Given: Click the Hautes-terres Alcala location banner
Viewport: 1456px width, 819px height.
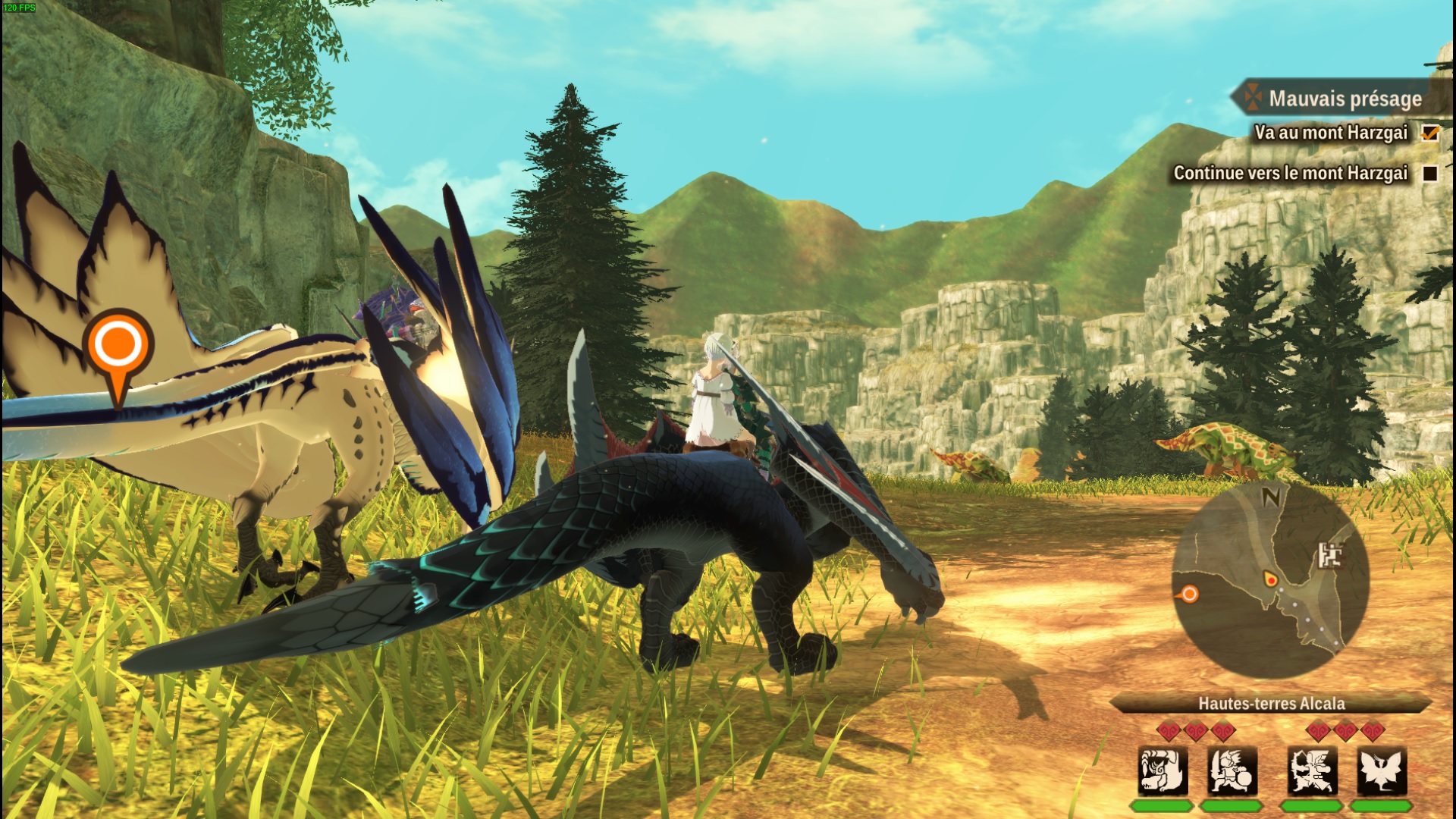Looking at the screenshot, I should coord(1271,704).
